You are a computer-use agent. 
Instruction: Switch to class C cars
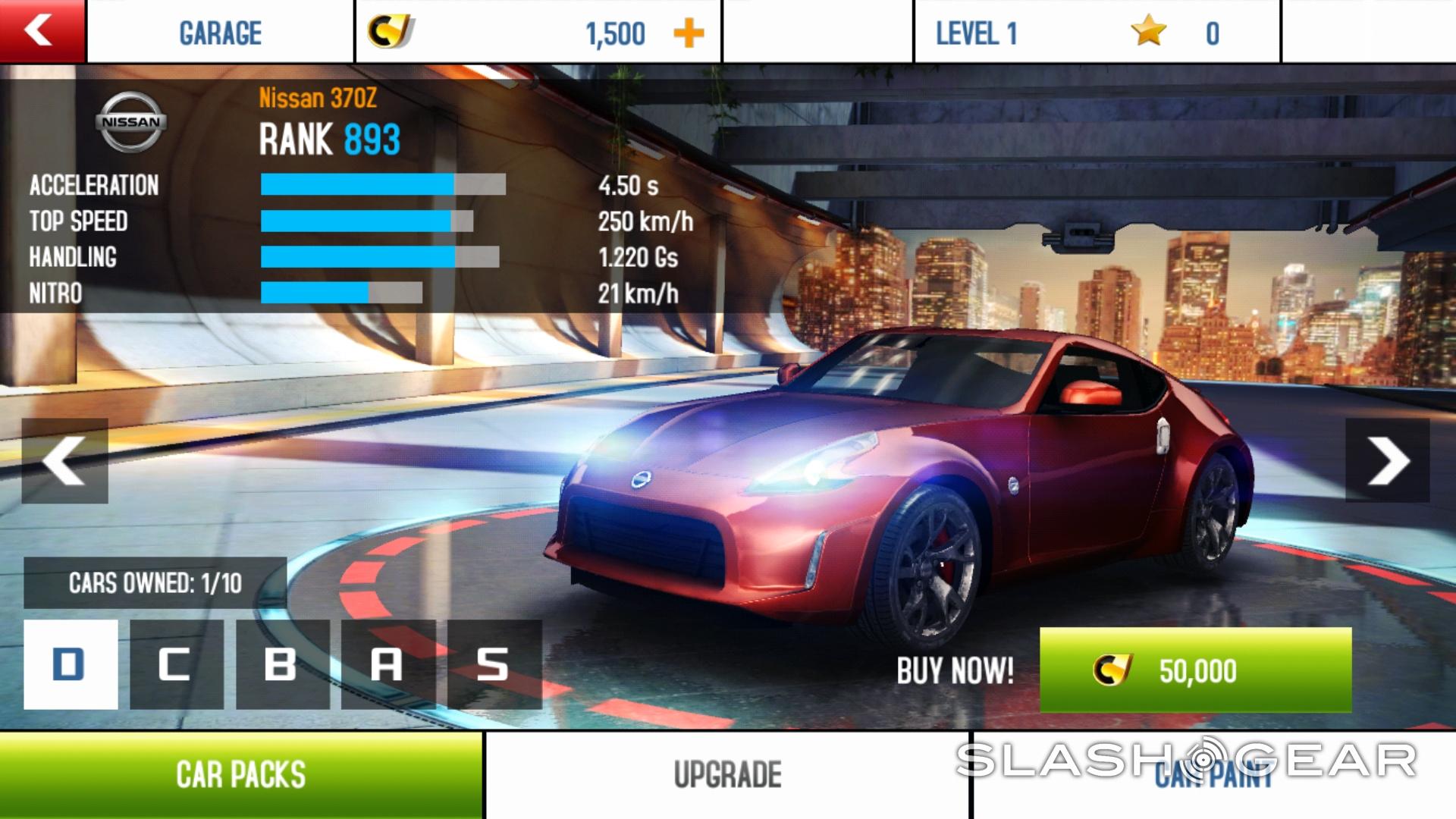point(177,664)
